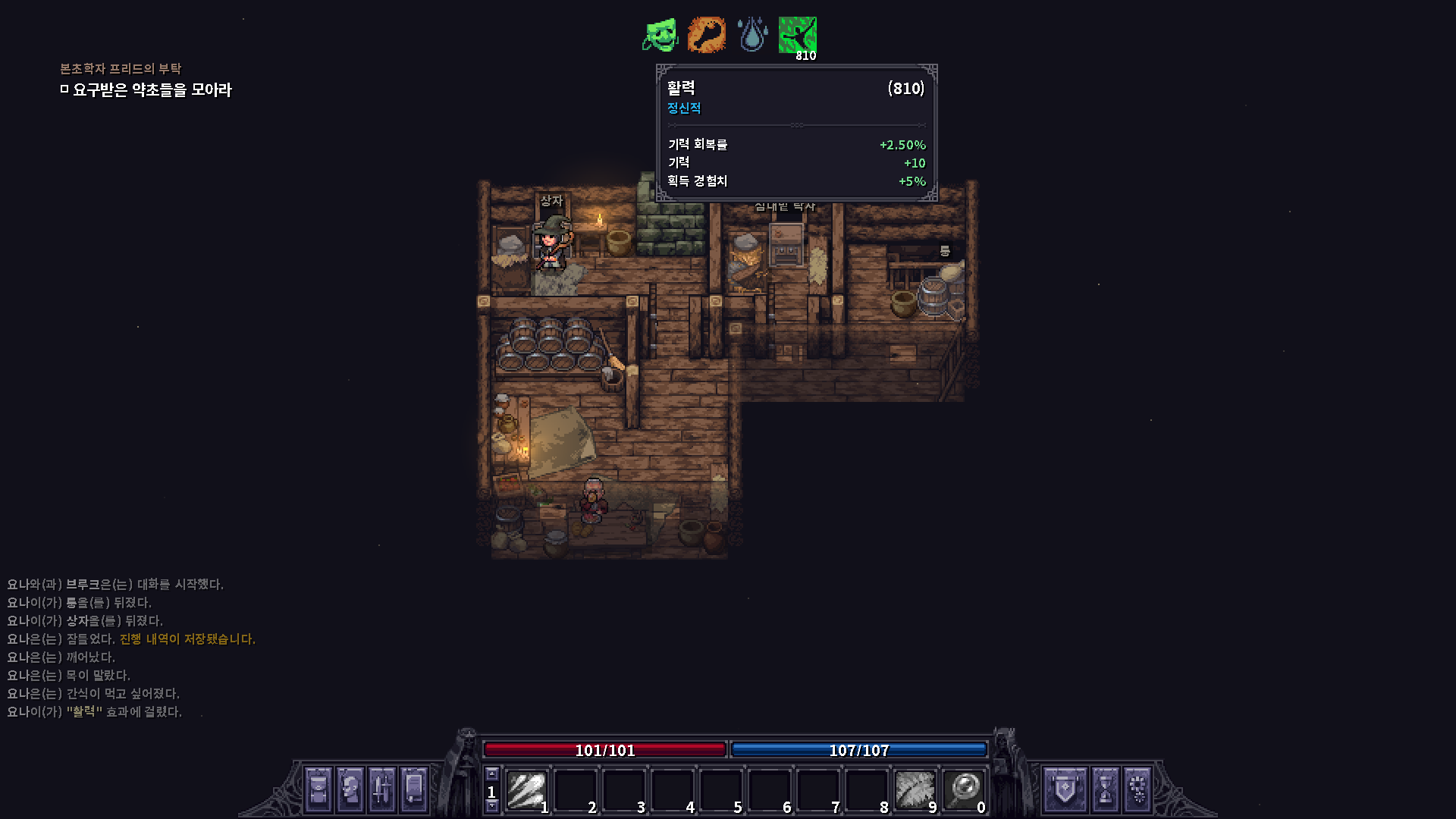Open the inventory chest button
Viewport: 1456px width, 819px height.
click(318, 789)
